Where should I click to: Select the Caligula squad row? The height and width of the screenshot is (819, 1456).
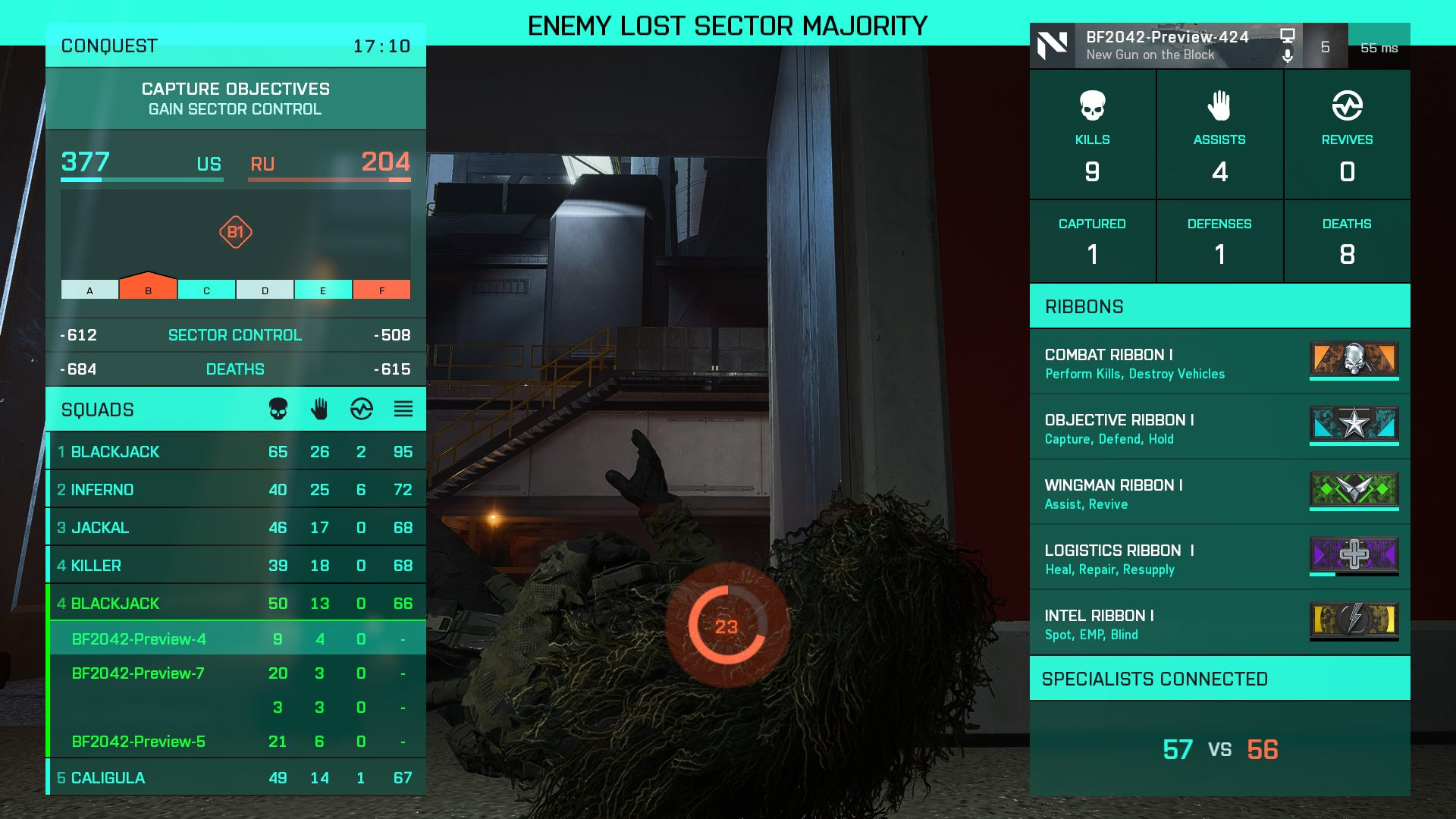(x=235, y=778)
